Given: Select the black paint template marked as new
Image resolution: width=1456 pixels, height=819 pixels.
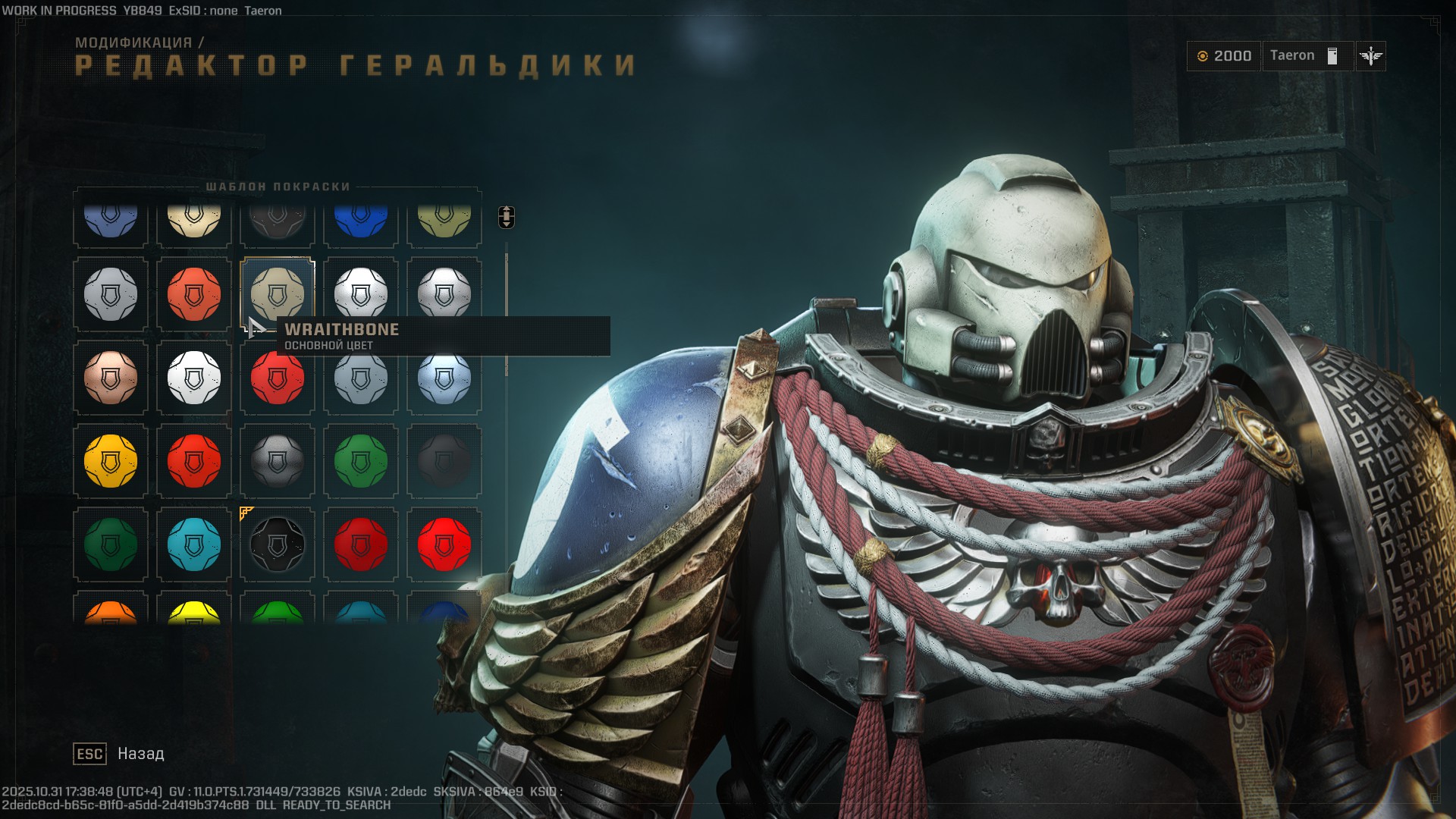Looking at the screenshot, I should click(277, 543).
